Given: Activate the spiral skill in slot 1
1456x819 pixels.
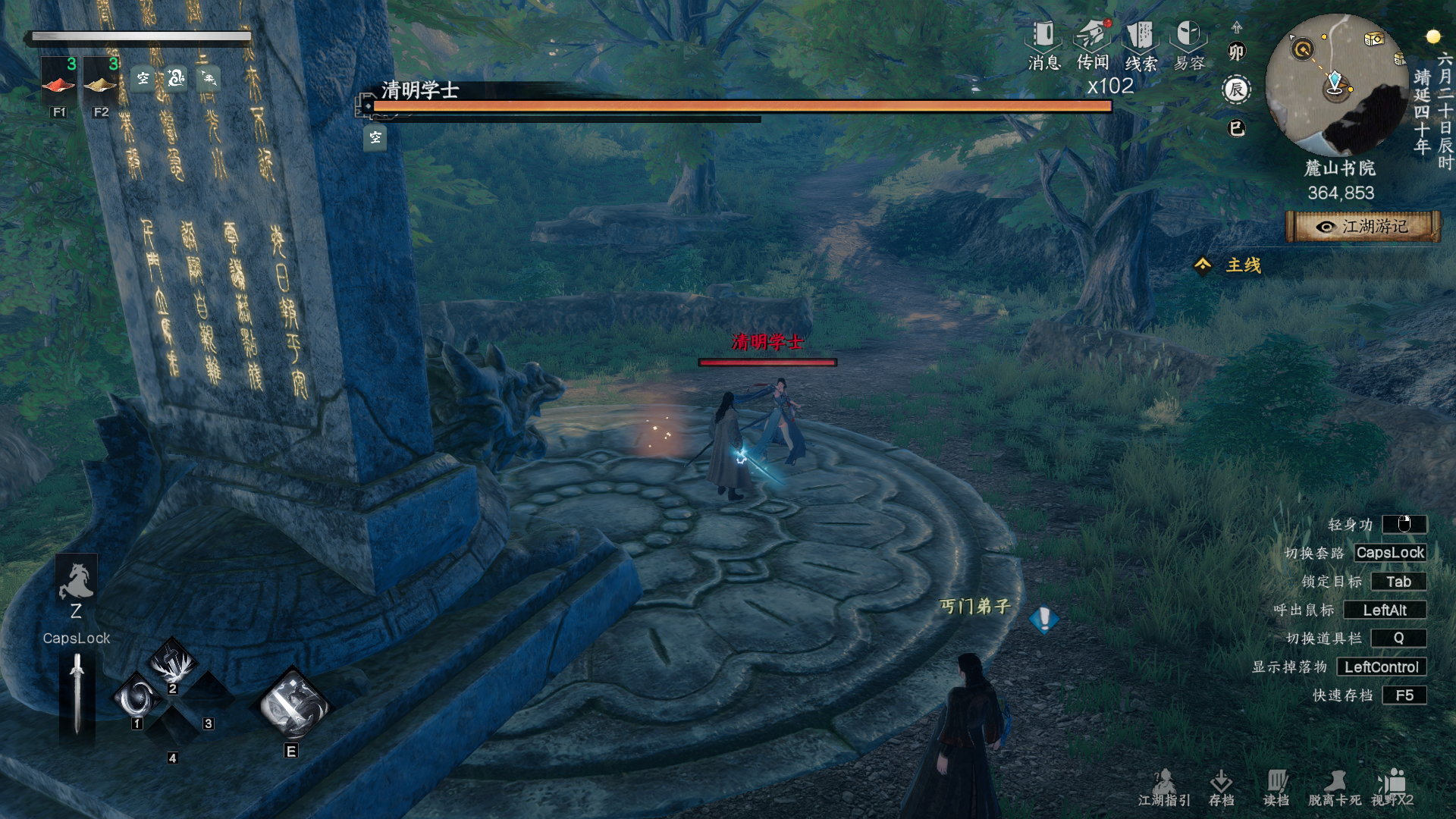Looking at the screenshot, I should 138,696.
